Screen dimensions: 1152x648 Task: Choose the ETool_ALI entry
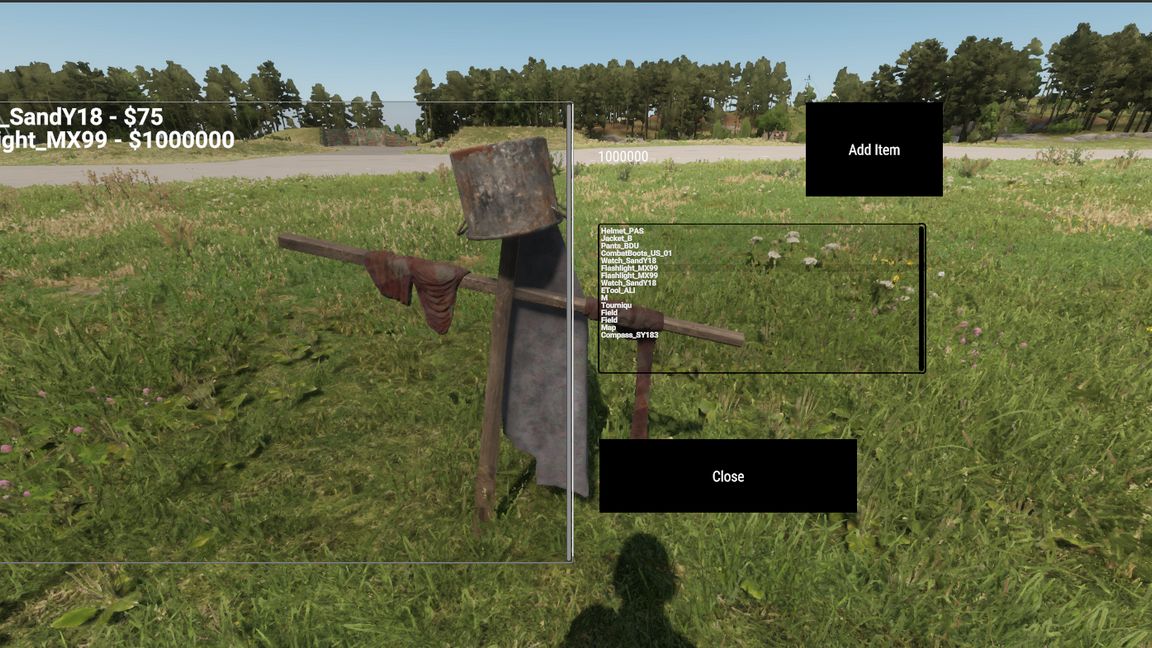click(618, 291)
